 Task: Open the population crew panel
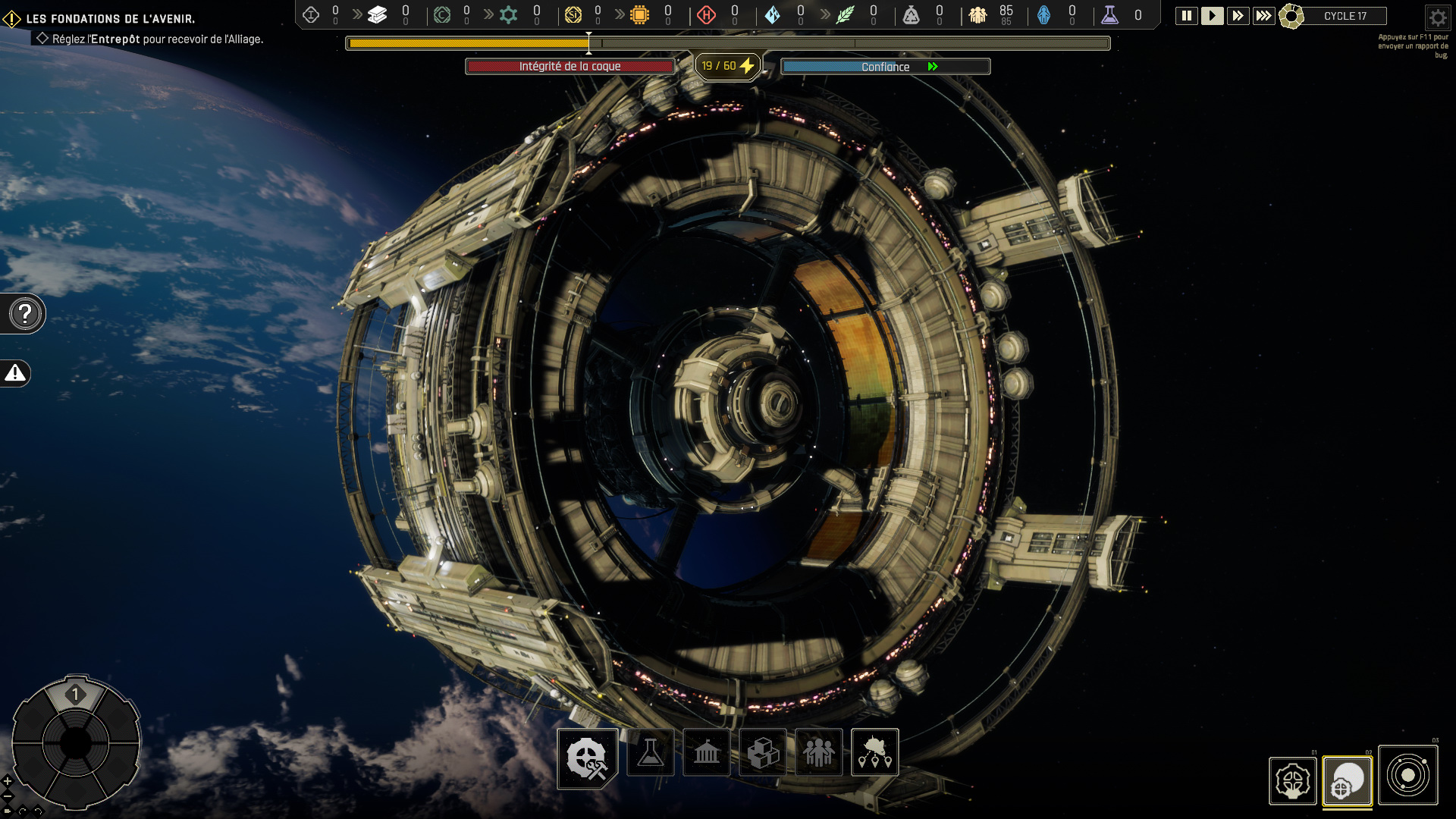[x=819, y=752]
